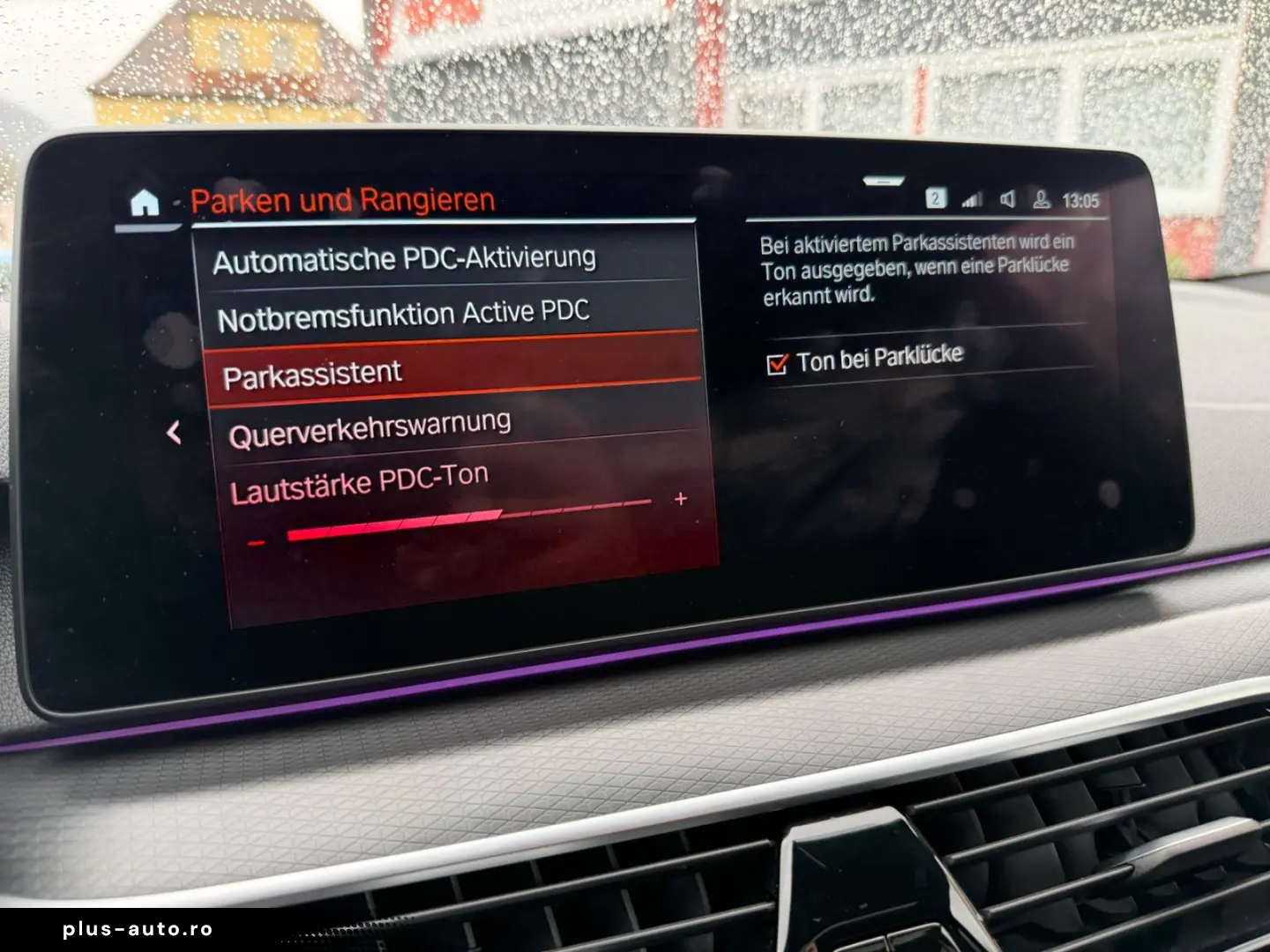
Task: Tap the SIM card icon showing number 2
Action: [937, 199]
